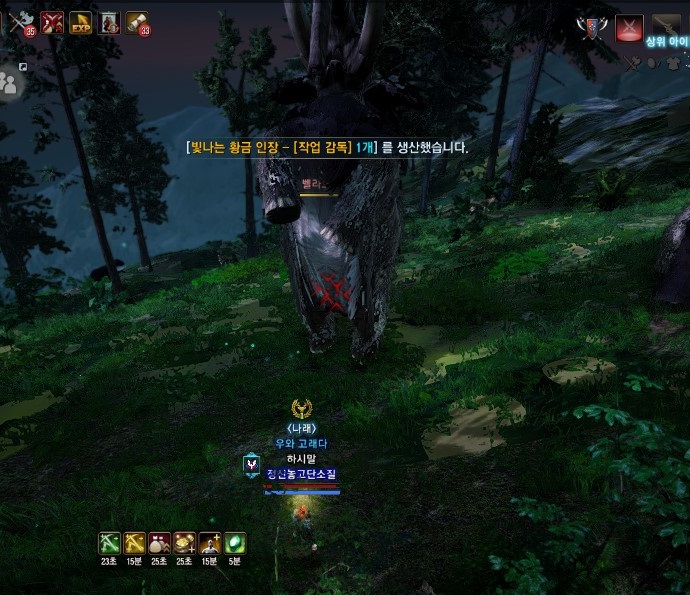Open the grey party members icon
This screenshot has height=595, width=690.
click(10, 84)
